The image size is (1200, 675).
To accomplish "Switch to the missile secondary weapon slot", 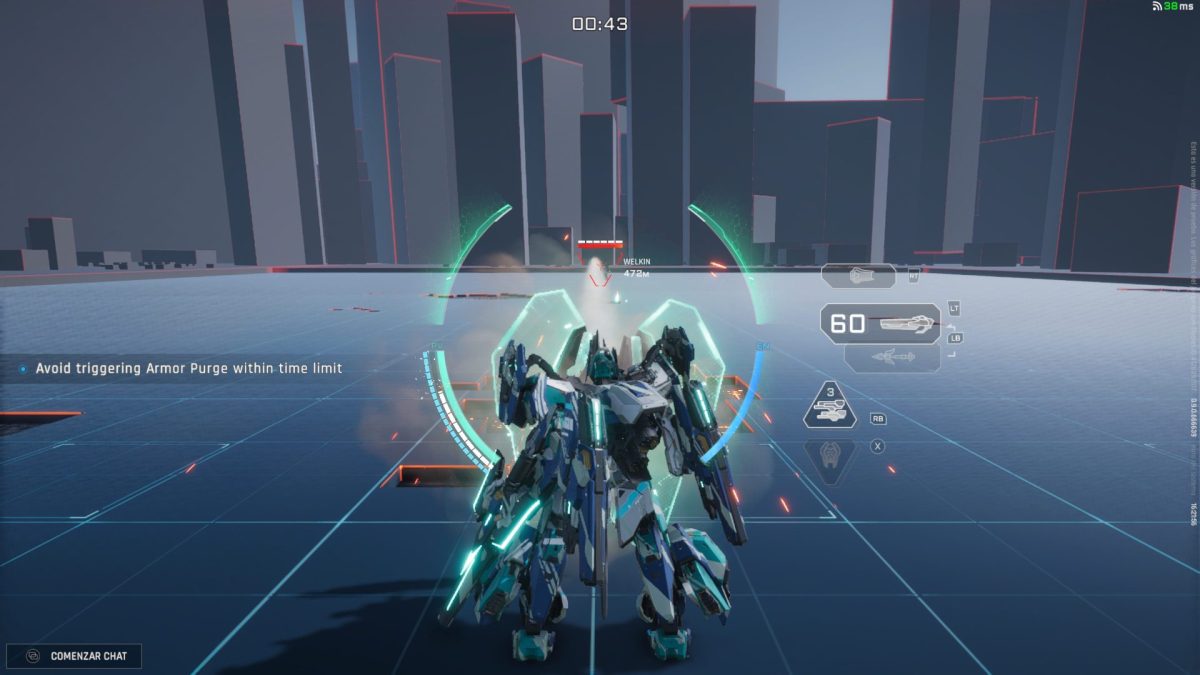I will click(892, 358).
